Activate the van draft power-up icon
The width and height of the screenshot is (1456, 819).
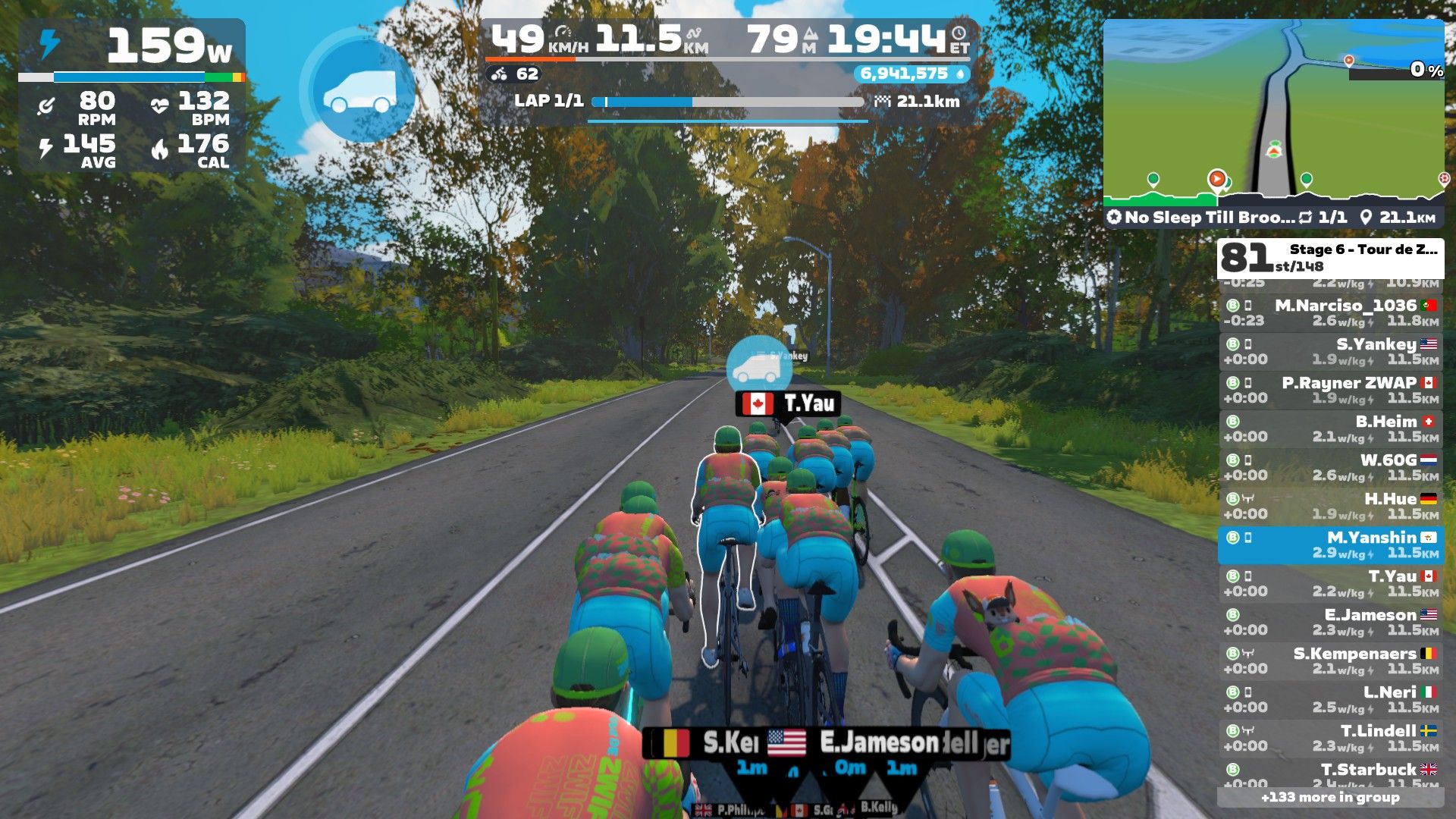pyautogui.click(x=359, y=93)
